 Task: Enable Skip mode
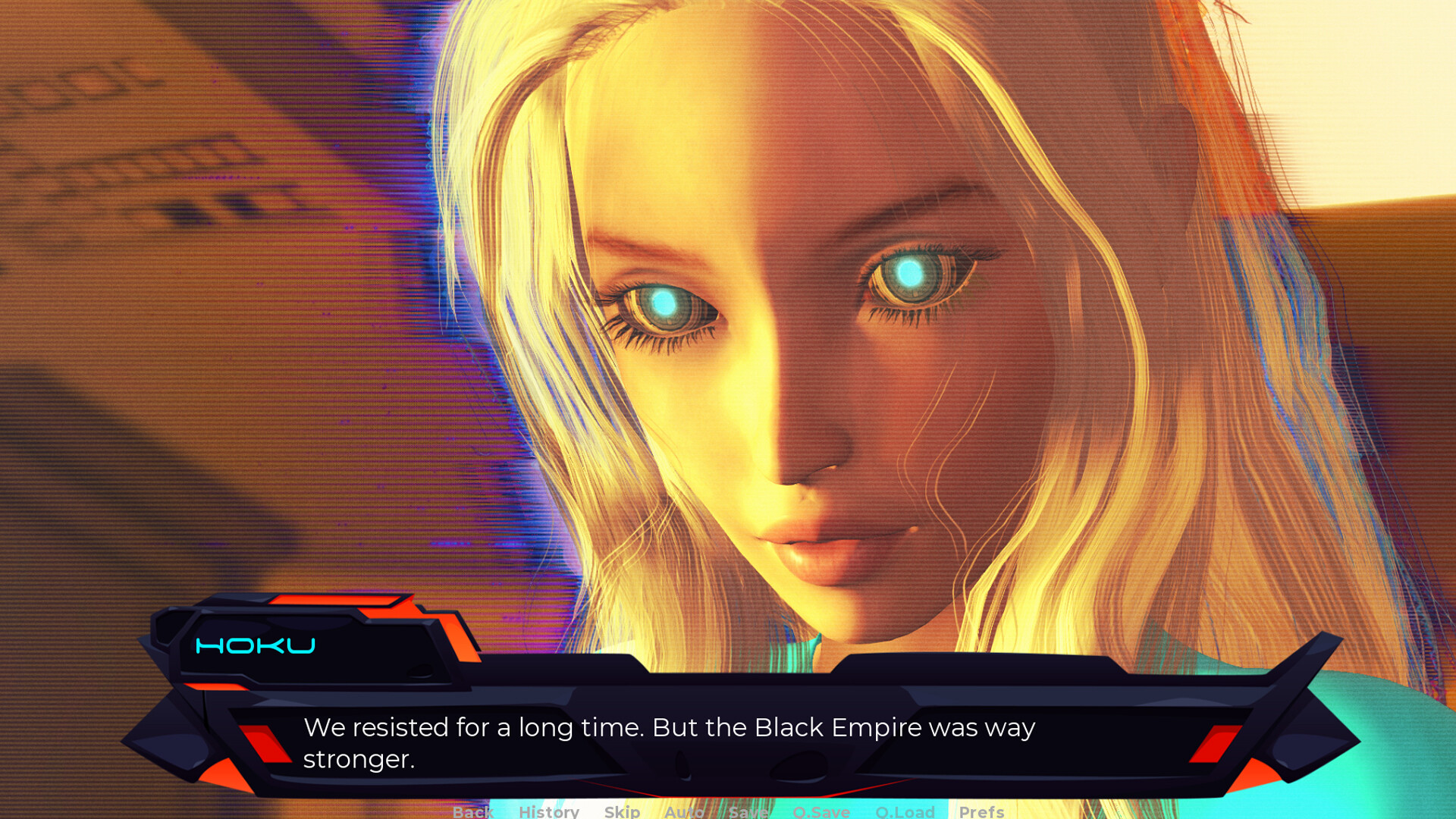coord(622,812)
